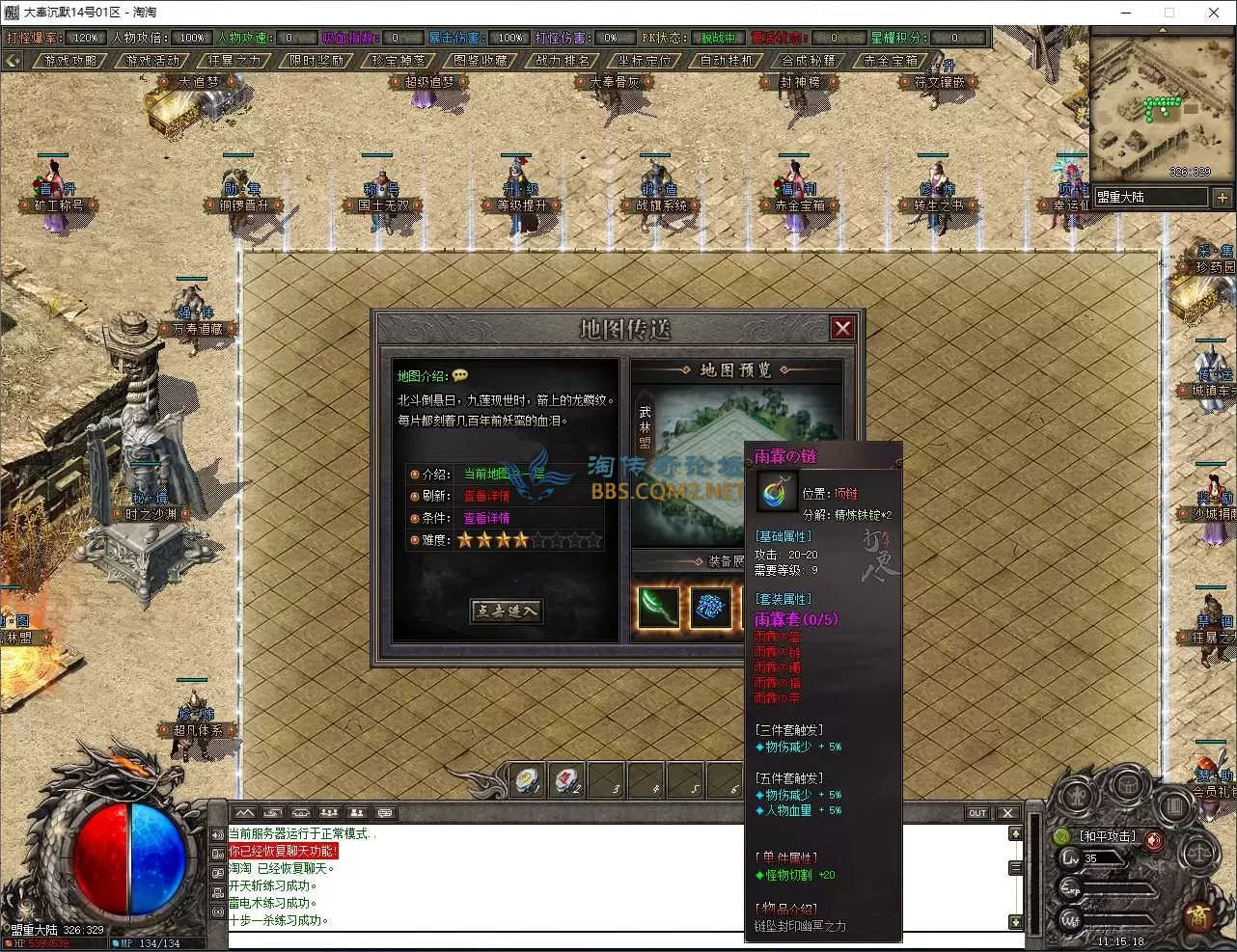Open the 赤金宝箱 menu
Image resolution: width=1237 pixels, height=952 pixels.
tap(891, 60)
